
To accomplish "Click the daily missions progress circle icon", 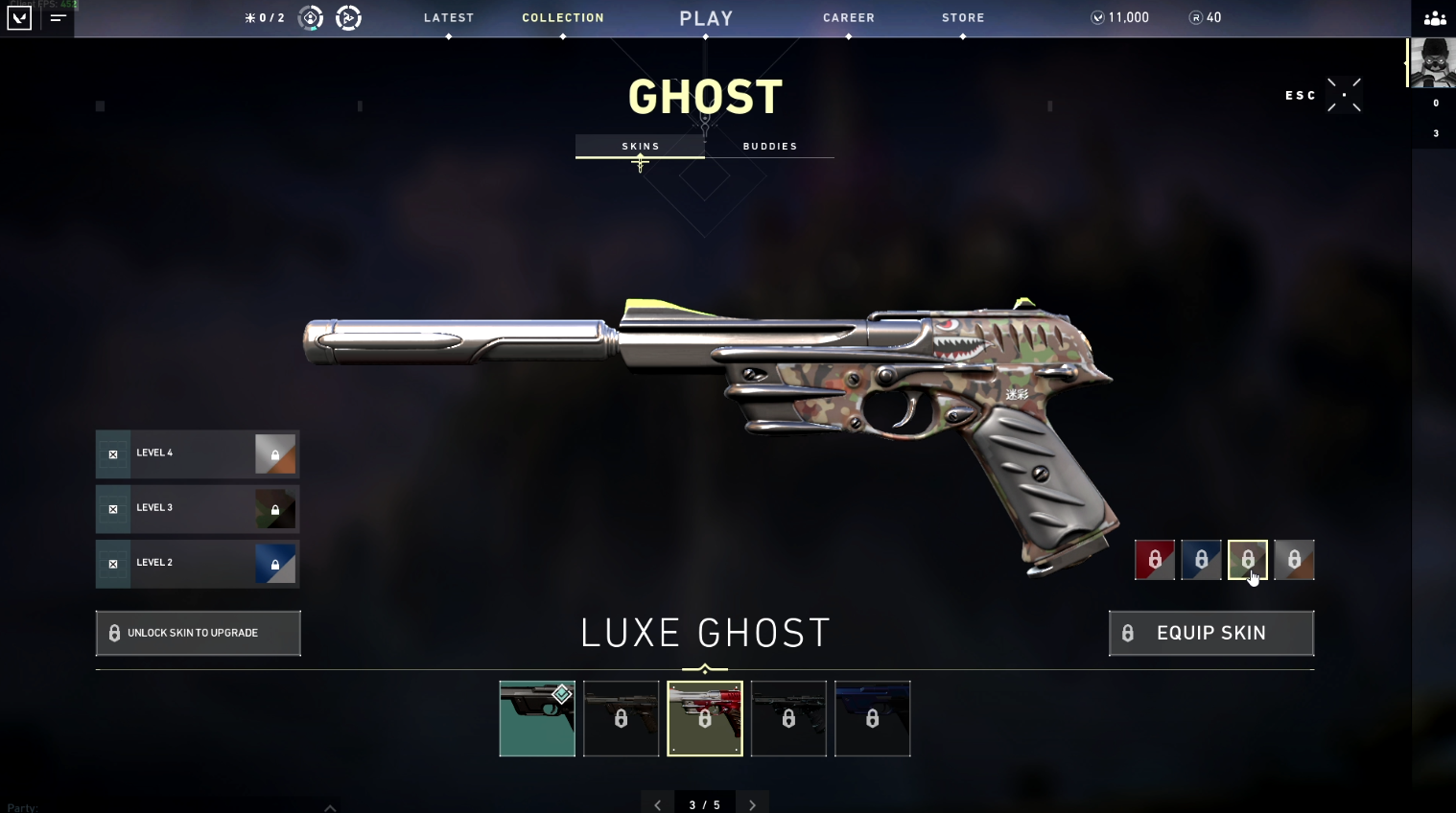I will [x=309, y=17].
